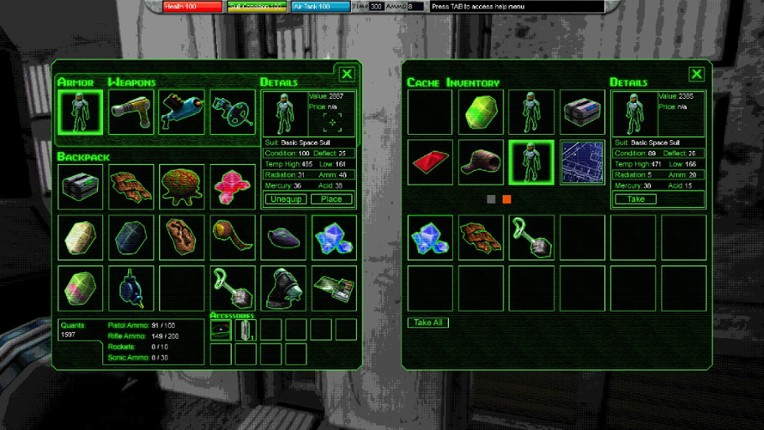Close the Cache Inventory window

point(696,74)
